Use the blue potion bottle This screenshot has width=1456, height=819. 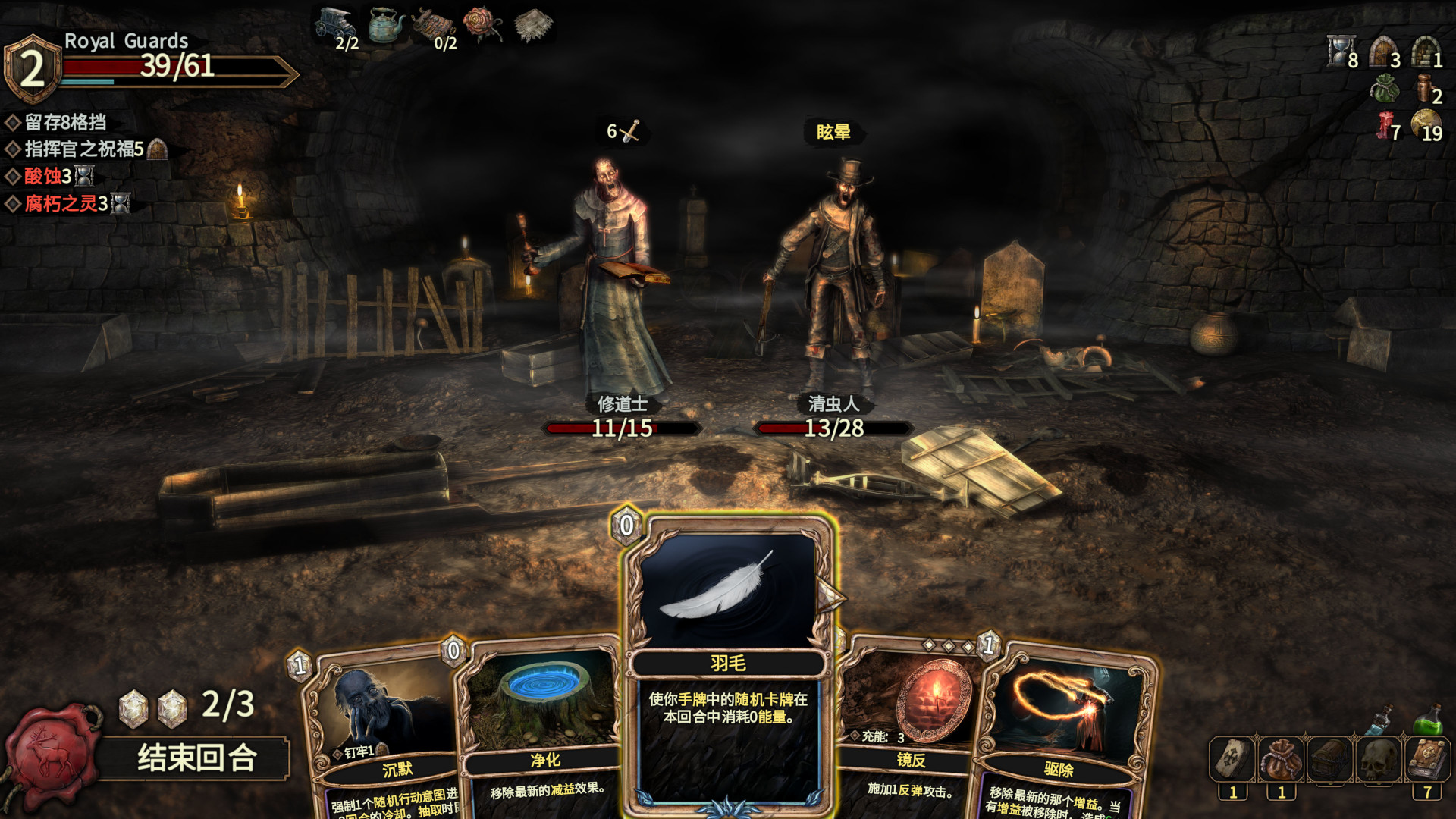tap(1380, 719)
